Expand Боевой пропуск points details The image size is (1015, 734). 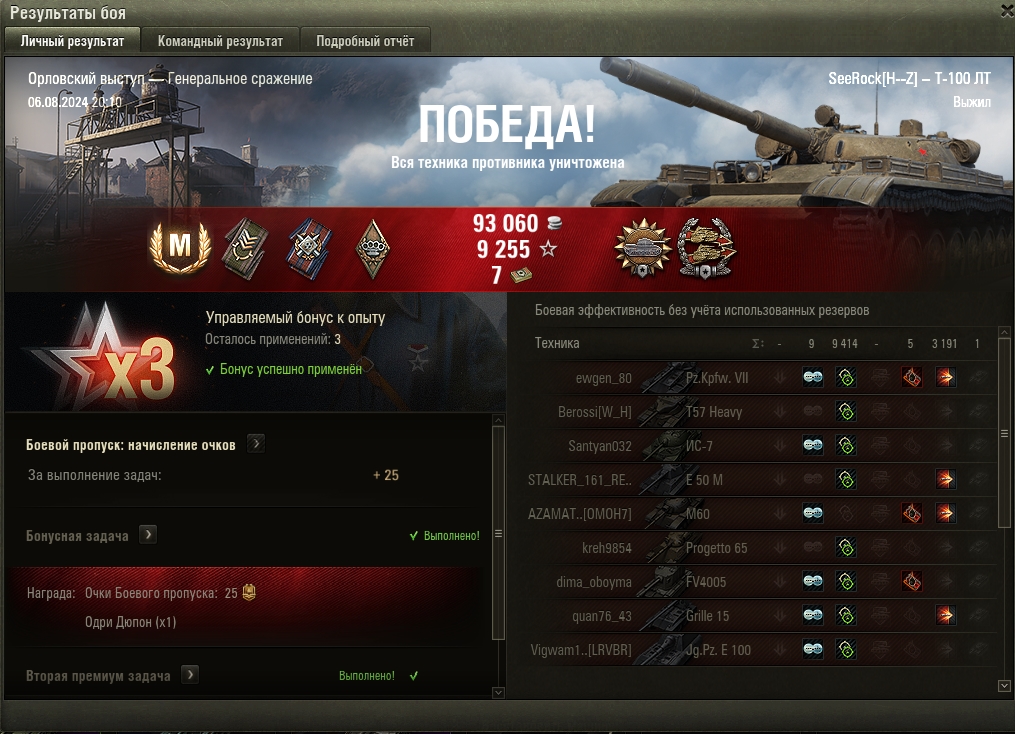point(256,444)
